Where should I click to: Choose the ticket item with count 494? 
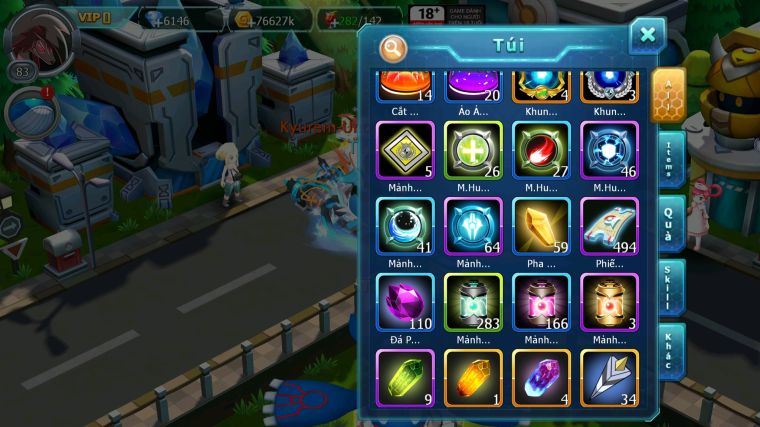click(609, 226)
